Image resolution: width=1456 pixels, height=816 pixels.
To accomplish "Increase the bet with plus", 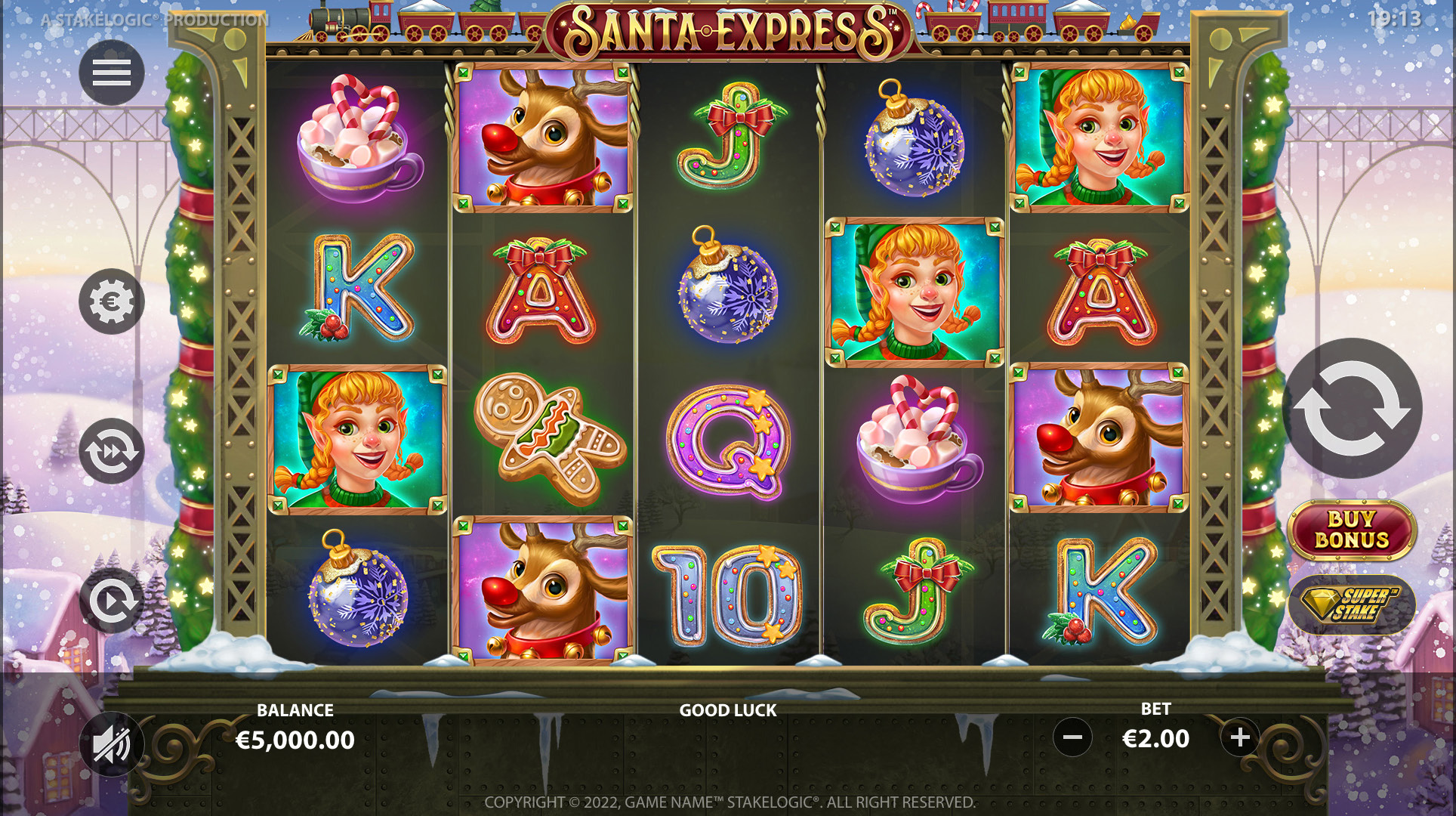I will [x=1239, y=738].
